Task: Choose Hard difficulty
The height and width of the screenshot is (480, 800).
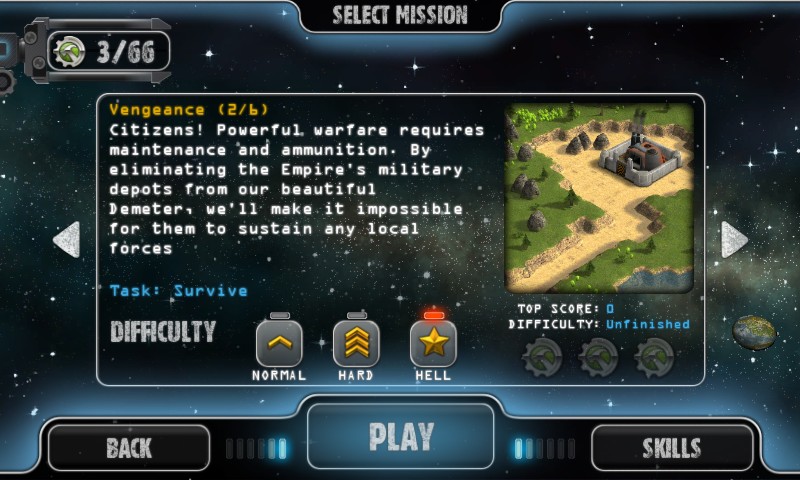Action: 356,344
